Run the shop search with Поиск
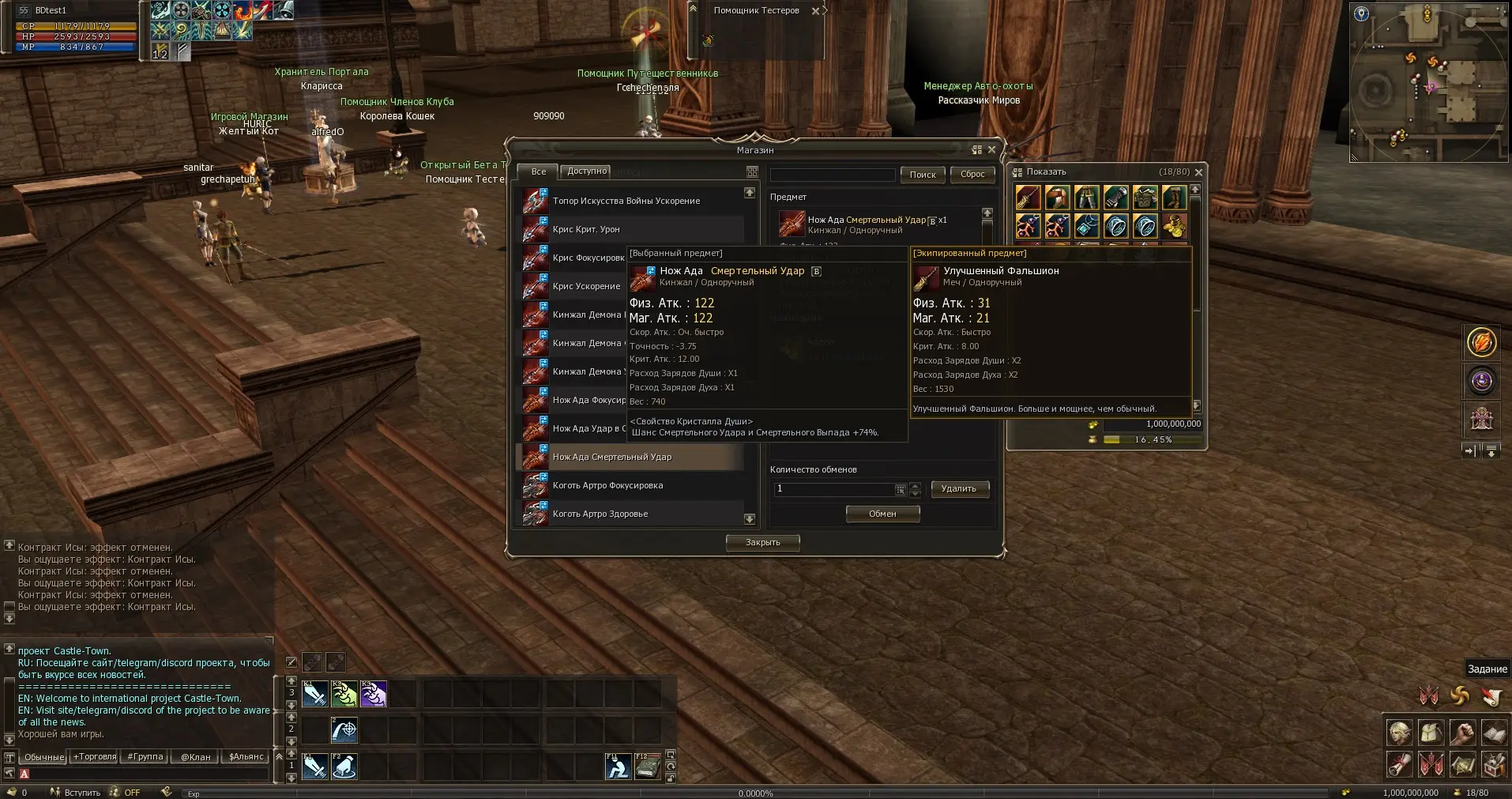1512x799 pixels. click(922, 175)
